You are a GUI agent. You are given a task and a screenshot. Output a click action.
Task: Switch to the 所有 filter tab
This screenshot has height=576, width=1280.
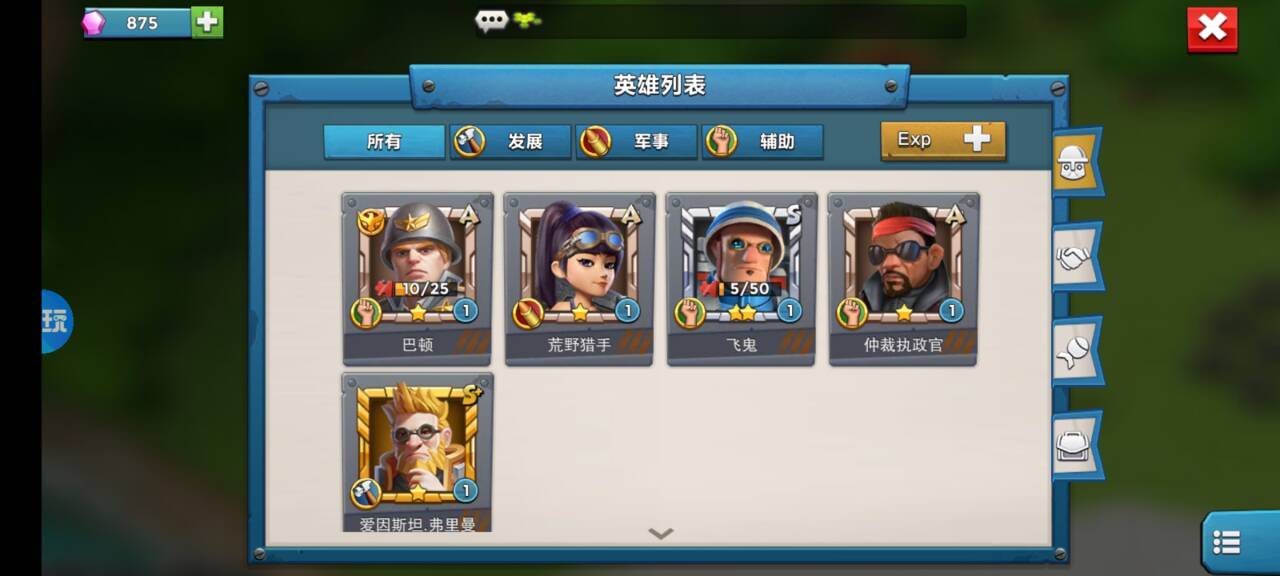pos(384,142)
